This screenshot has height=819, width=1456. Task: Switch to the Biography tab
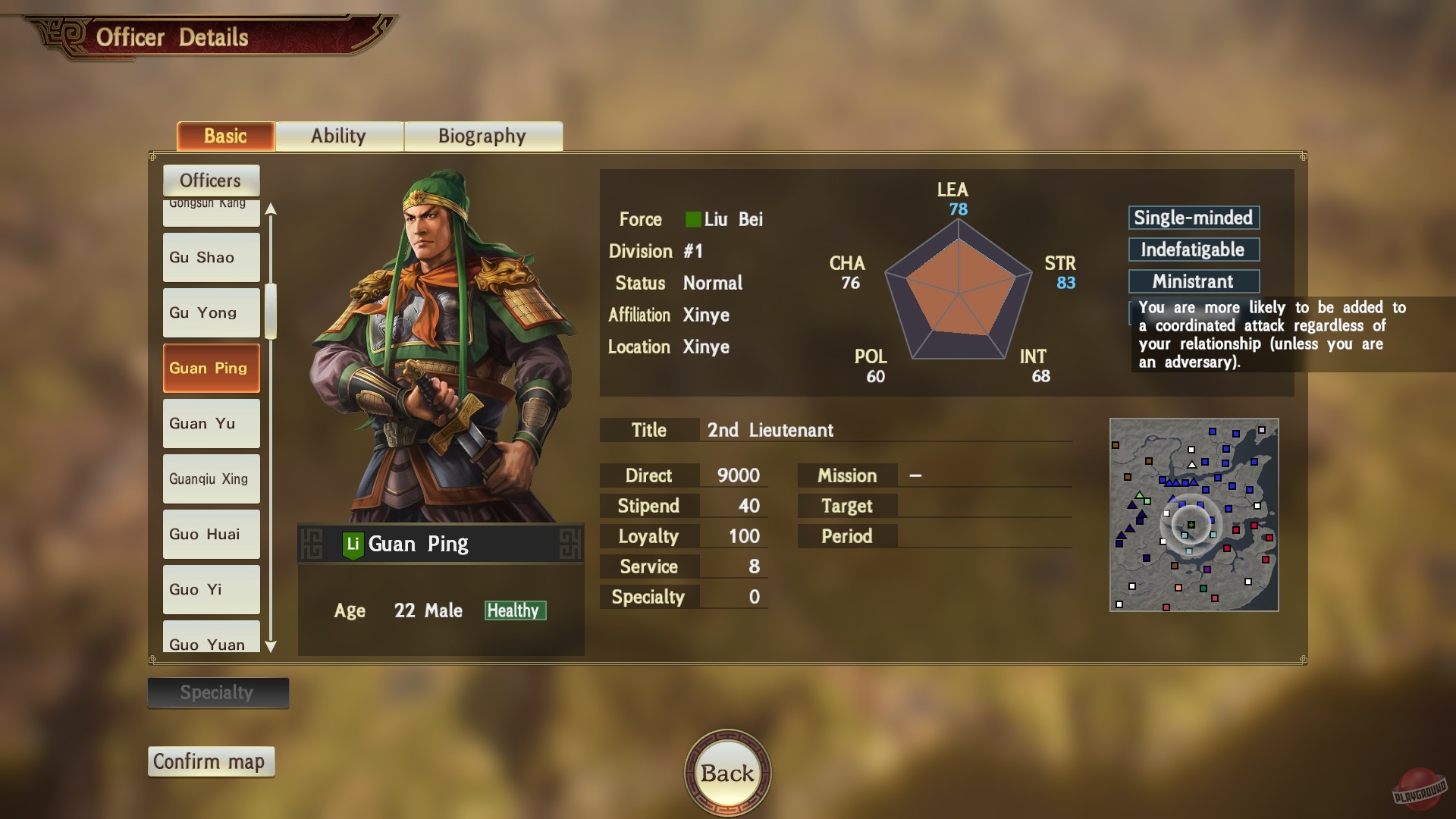click(x=482, y=136)
